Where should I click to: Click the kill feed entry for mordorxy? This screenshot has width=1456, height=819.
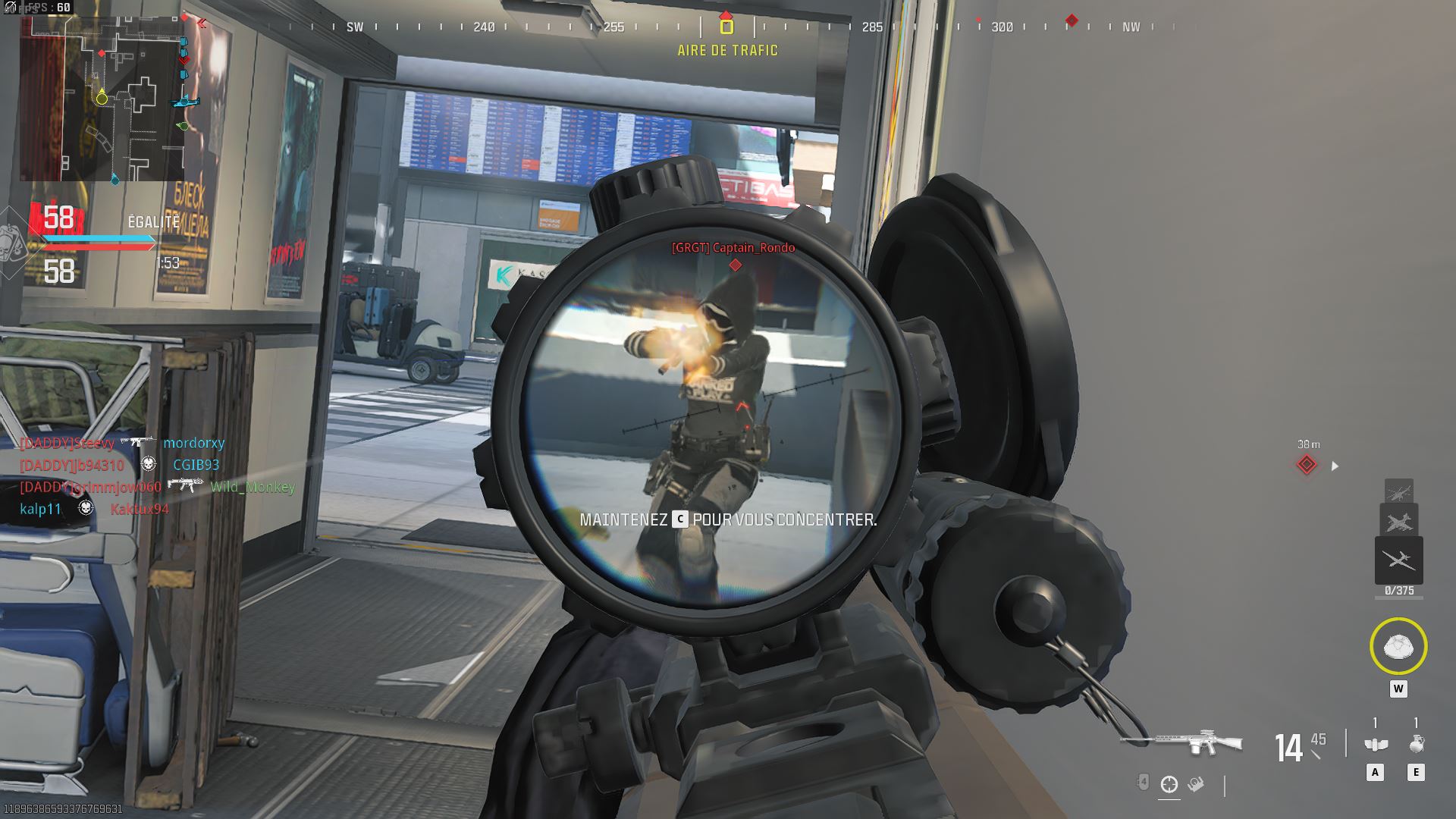tap(193, 443)
